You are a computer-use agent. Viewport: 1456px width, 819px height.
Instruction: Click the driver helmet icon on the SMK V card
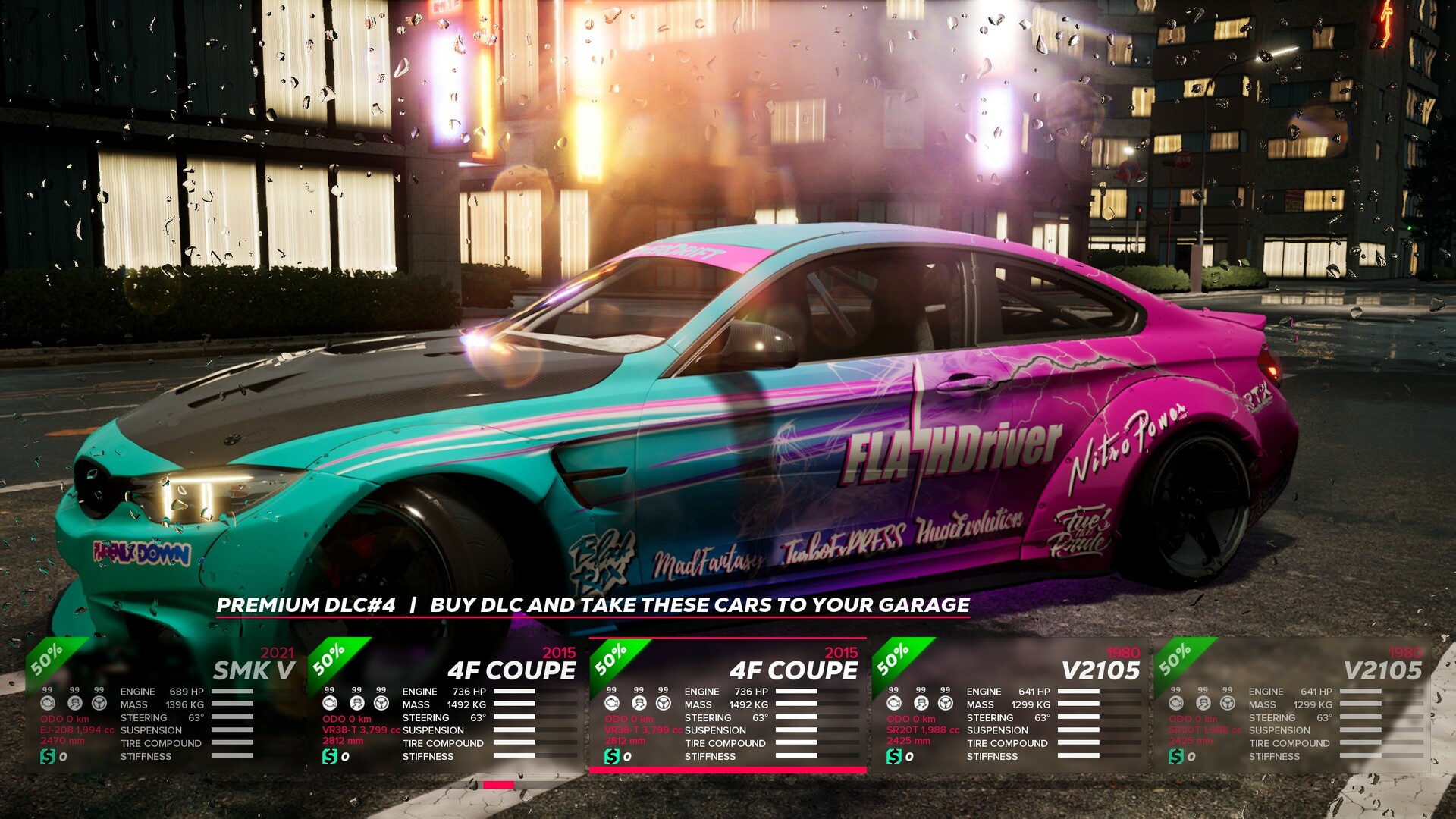click(74, 704)
